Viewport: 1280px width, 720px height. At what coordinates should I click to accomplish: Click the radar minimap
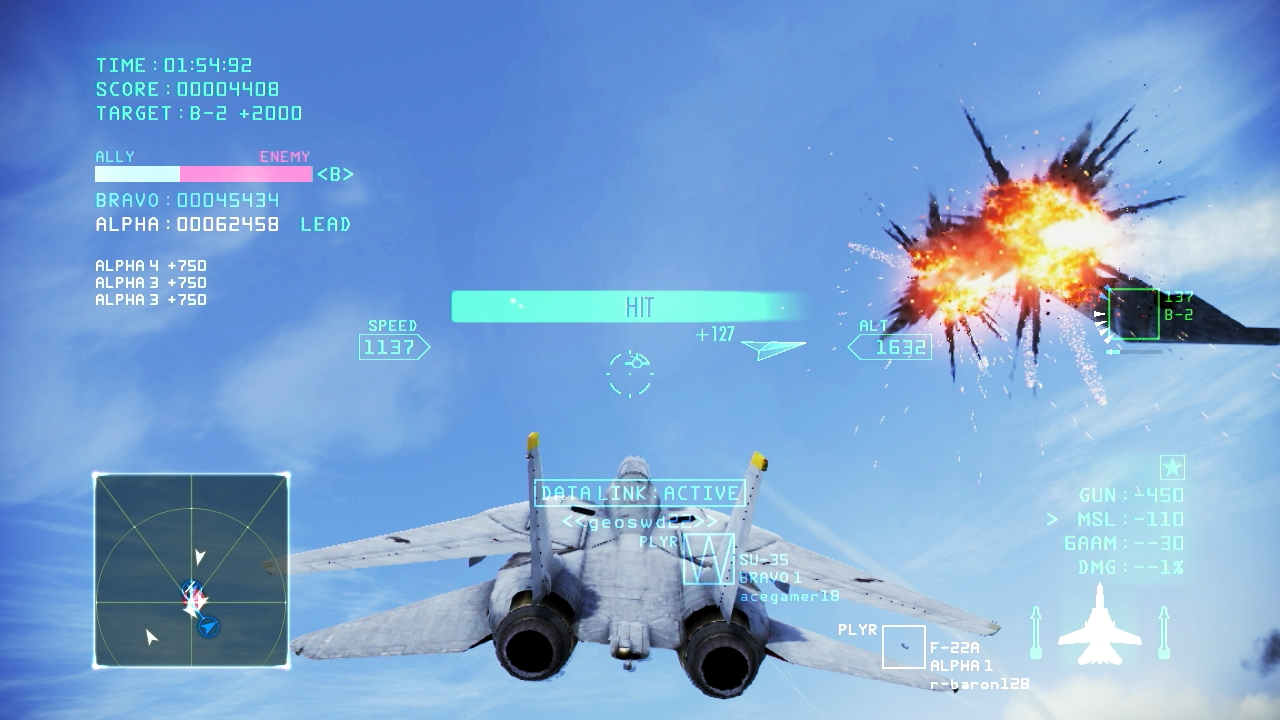tap(191, 570)
